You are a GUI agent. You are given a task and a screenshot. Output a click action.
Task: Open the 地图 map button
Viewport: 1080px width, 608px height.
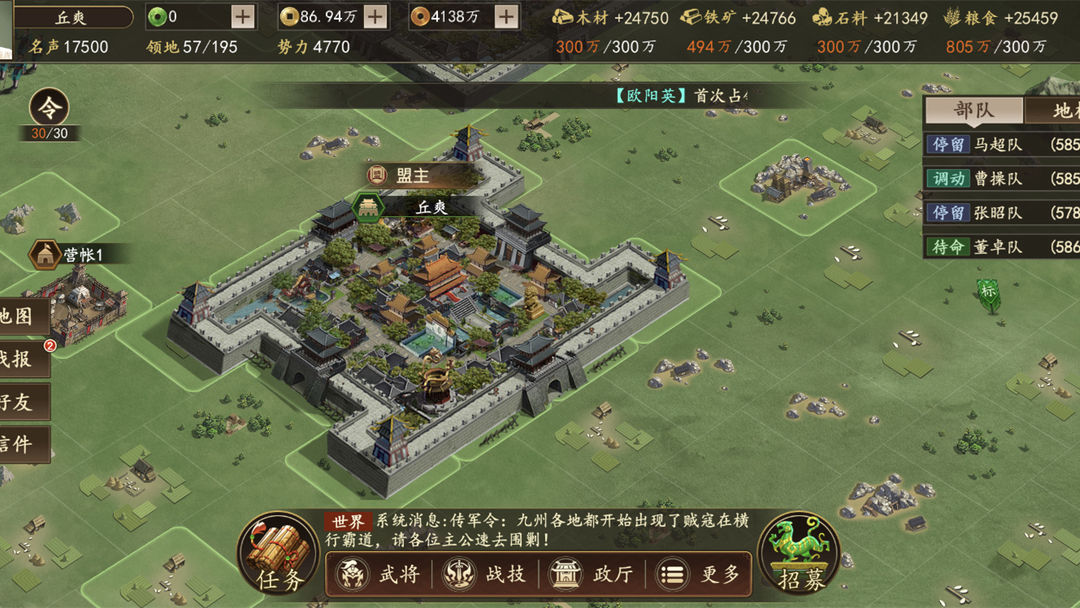pos(22,316)
